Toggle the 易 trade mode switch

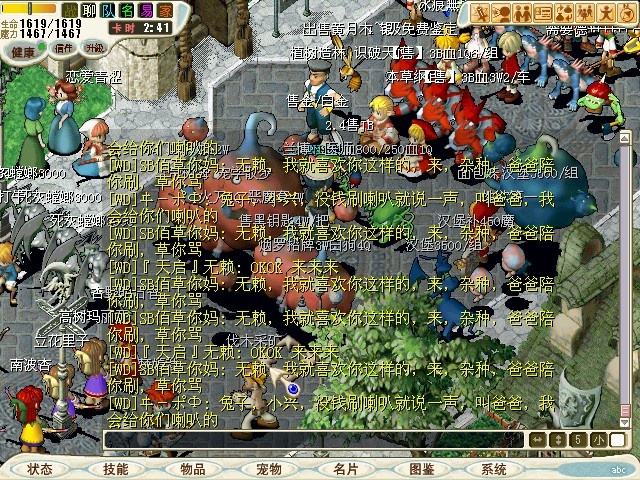[x=145, y=12]
